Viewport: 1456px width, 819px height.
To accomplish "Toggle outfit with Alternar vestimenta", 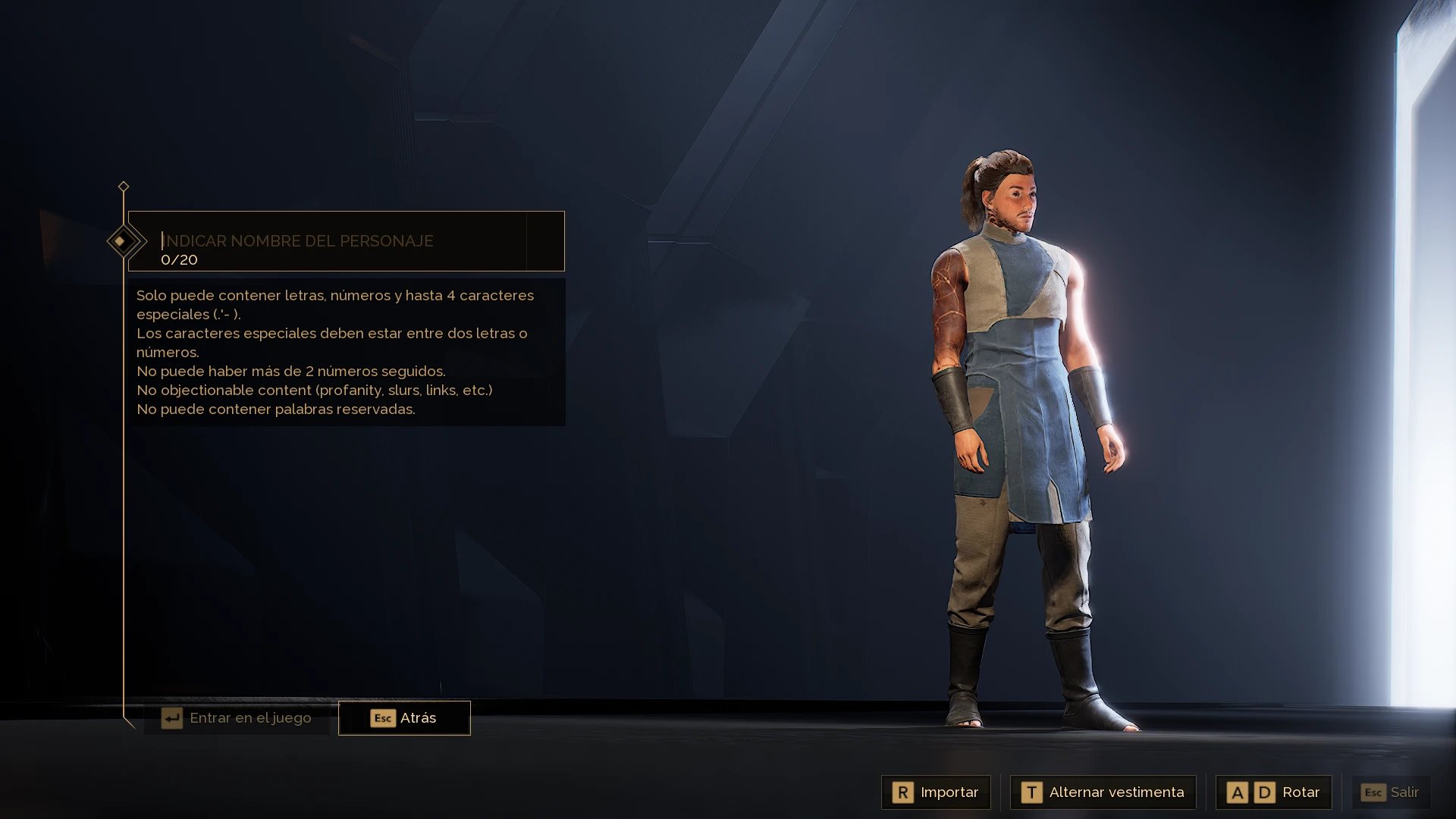I will (x=1103, y=792).
